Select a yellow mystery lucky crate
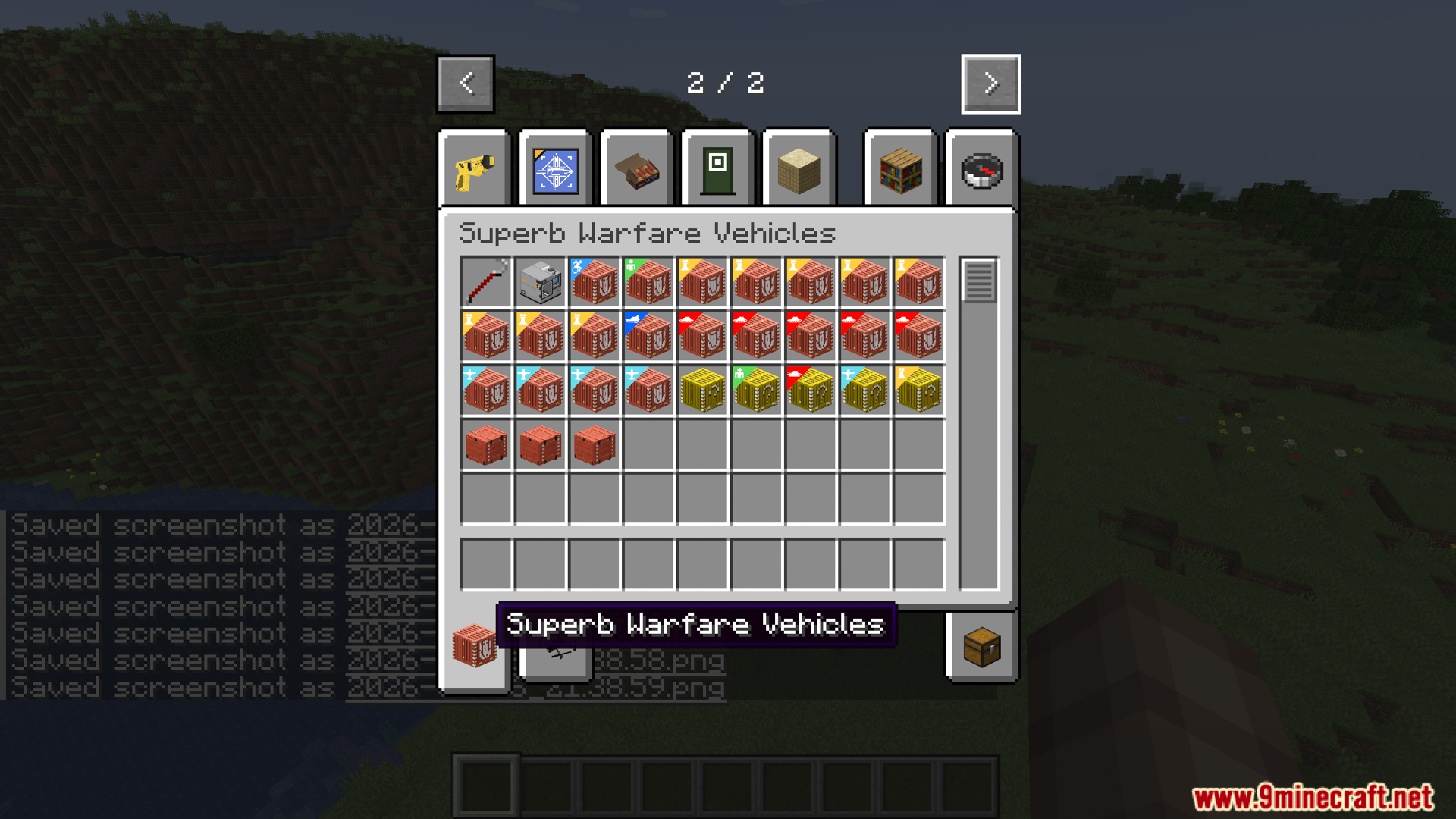Image resolution: width=1456 pixels, height=819 pixels. pyautogui.click(x=703, y=391)
